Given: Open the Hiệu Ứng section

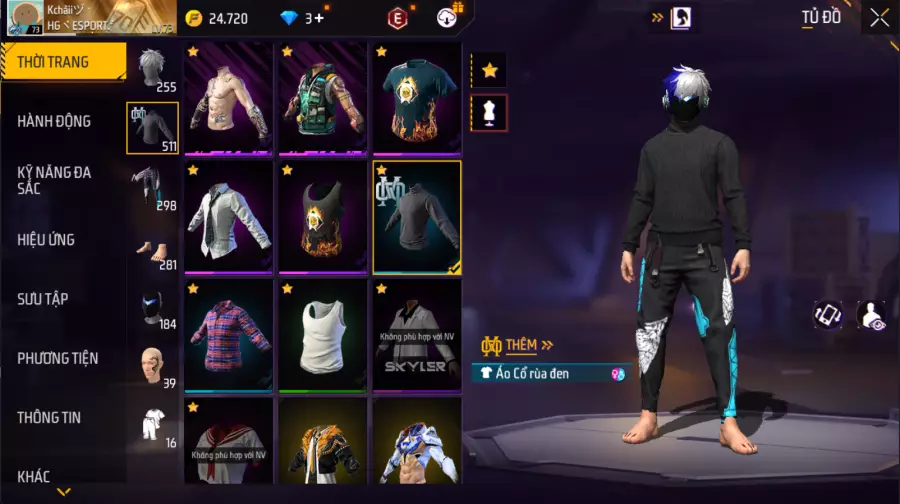Looking at the screenshot, I should pyautogui.click(x=47, y=240).
